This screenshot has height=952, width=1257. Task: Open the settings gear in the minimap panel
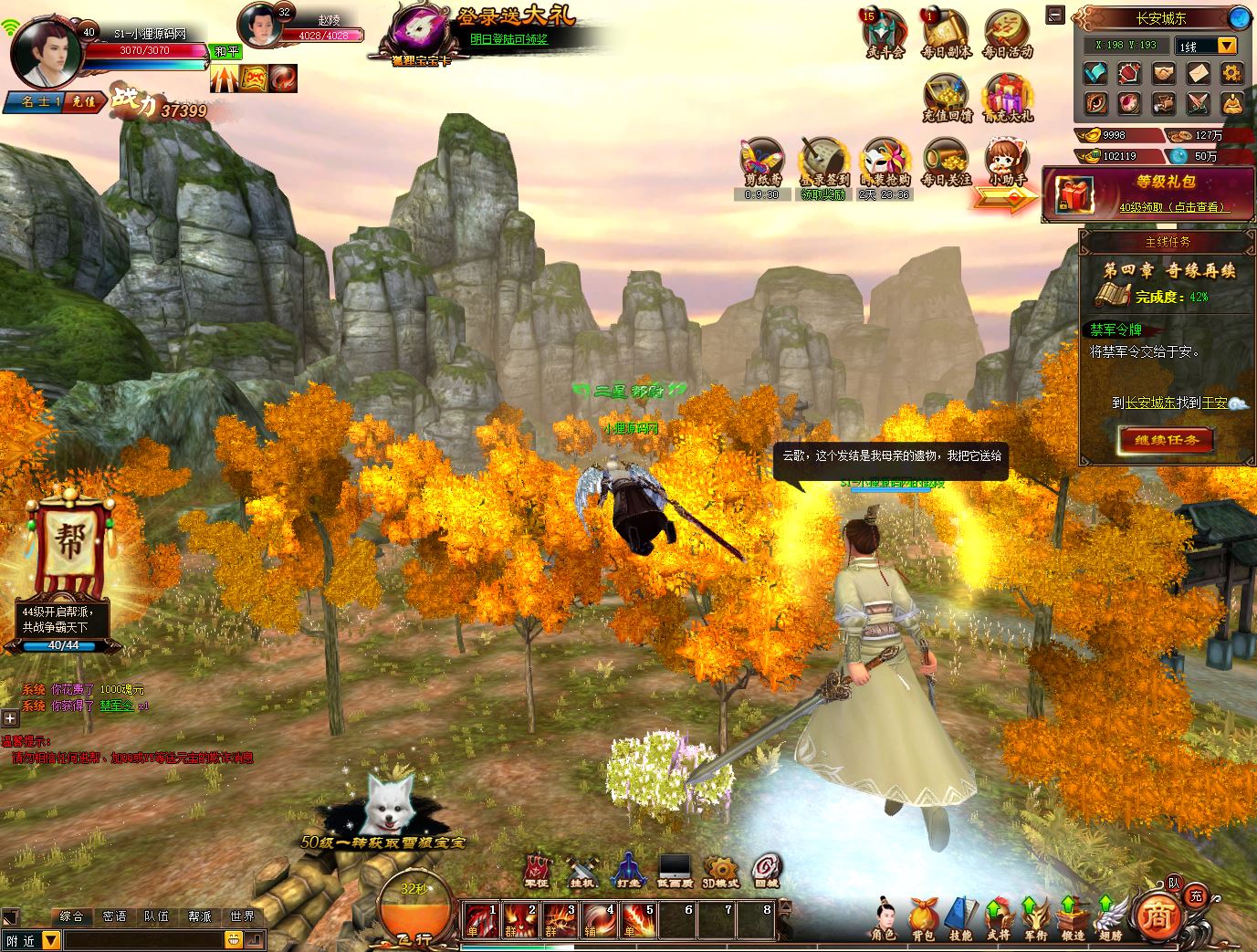1233,74
